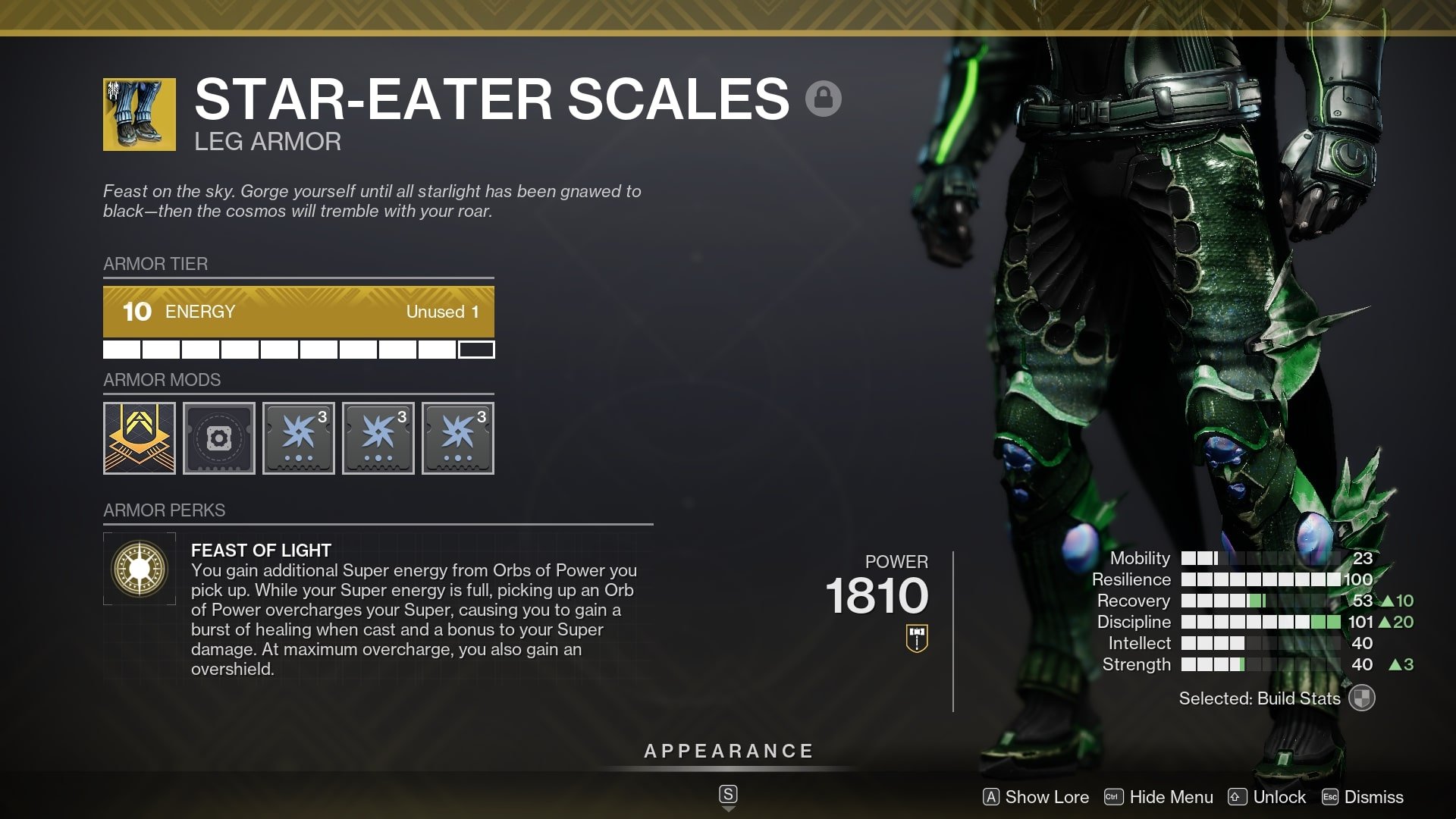Inspect the Feast of Light perk icon
Viewport: 1456px width, 819px height.
coord(140,567)
